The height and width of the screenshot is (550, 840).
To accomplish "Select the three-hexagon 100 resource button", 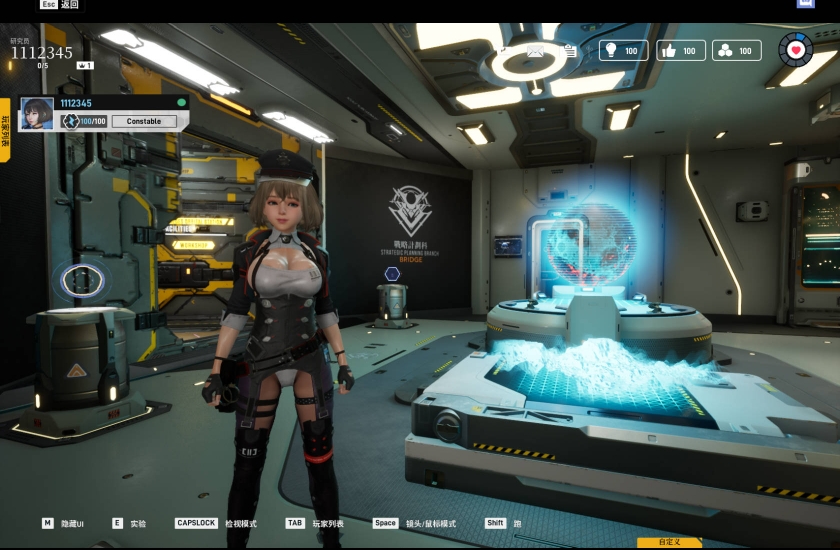I will coord(737,50).
